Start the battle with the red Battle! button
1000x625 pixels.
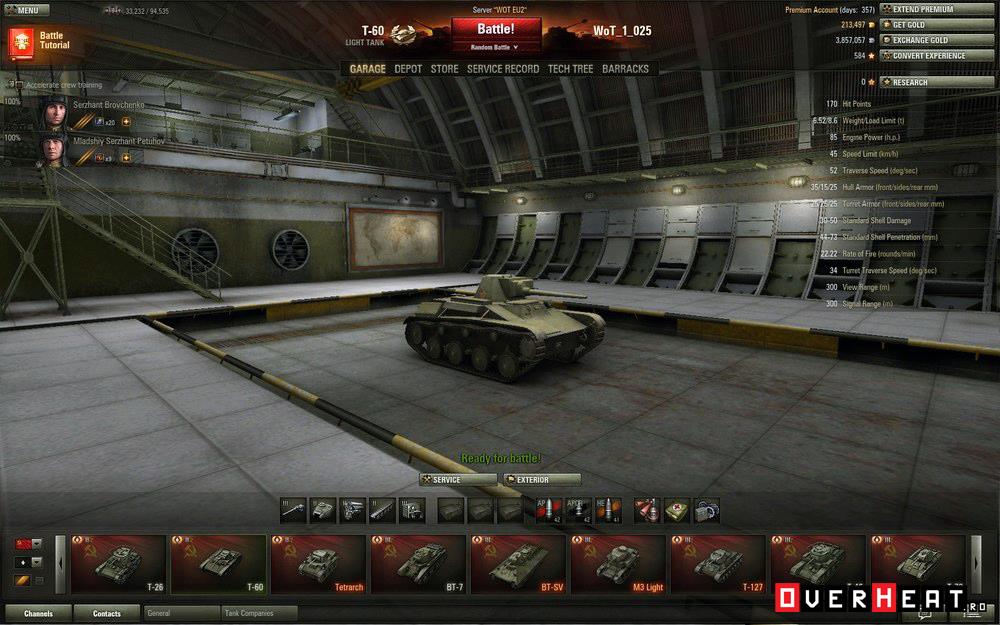coord(495,29)
